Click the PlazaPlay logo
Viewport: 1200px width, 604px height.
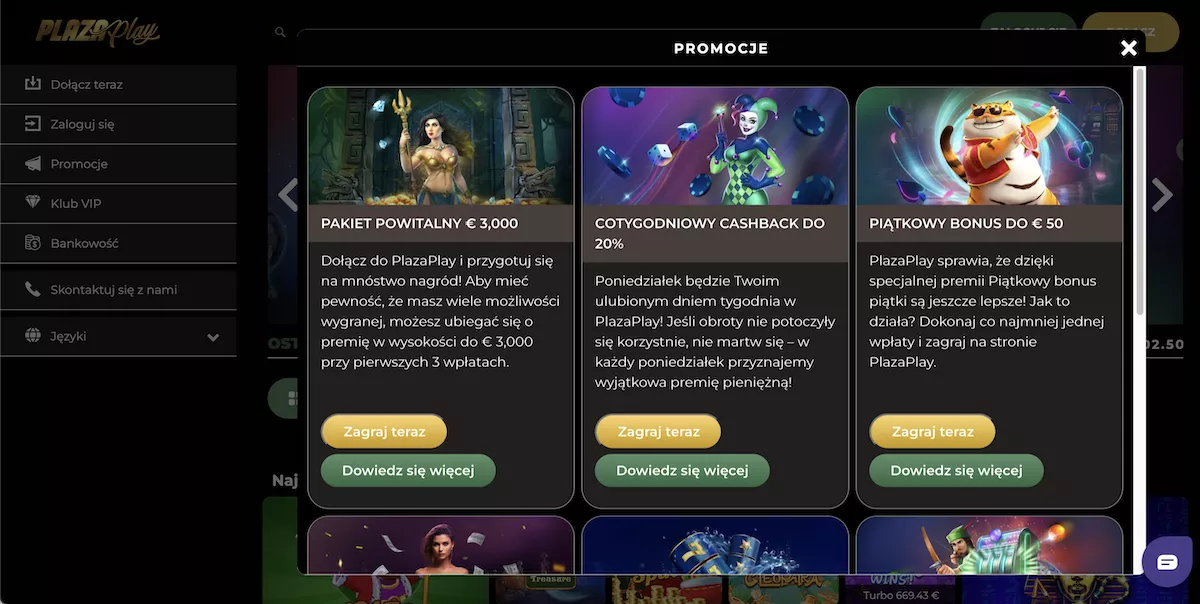98,32
